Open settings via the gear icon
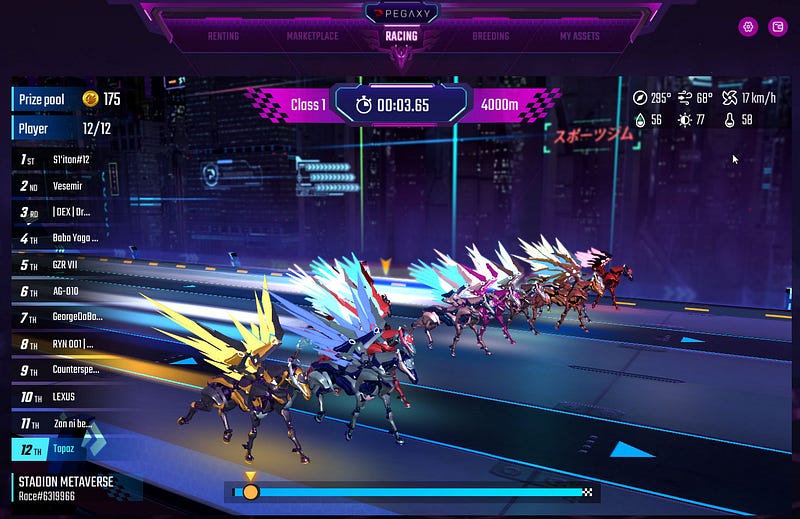Screen dimensions: 800x519 748,27
